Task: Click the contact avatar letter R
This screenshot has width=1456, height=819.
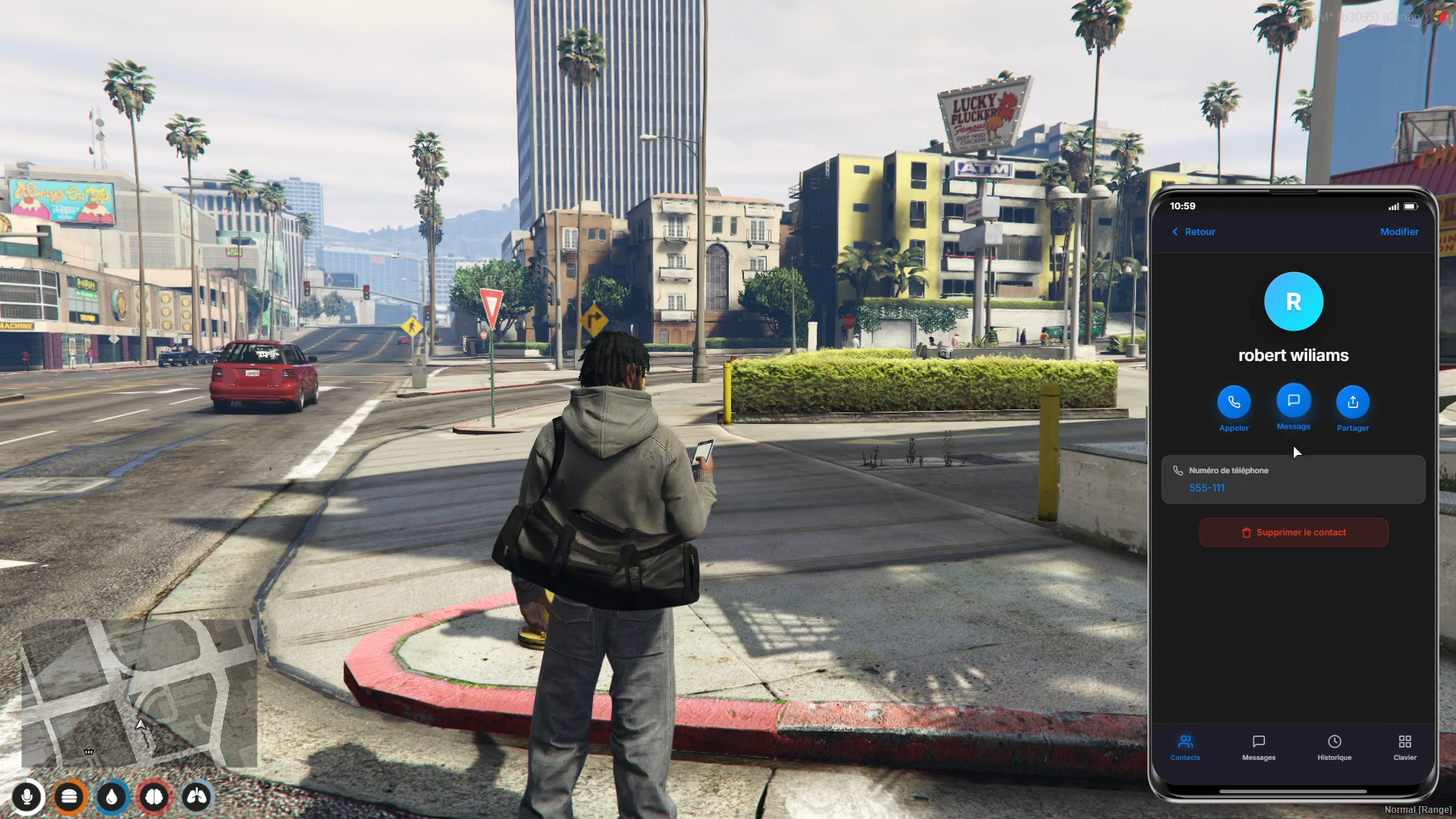Action: pyautogui.click(x=1293, y=302)
